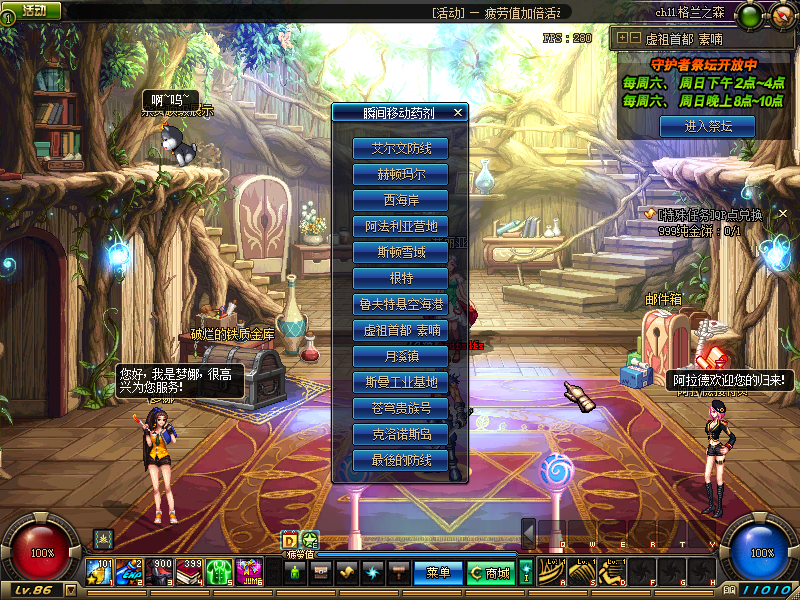The width and height of the screenshot is (800, 600).
Task: Select the 根特 teleport option
Action: (400, 278)
